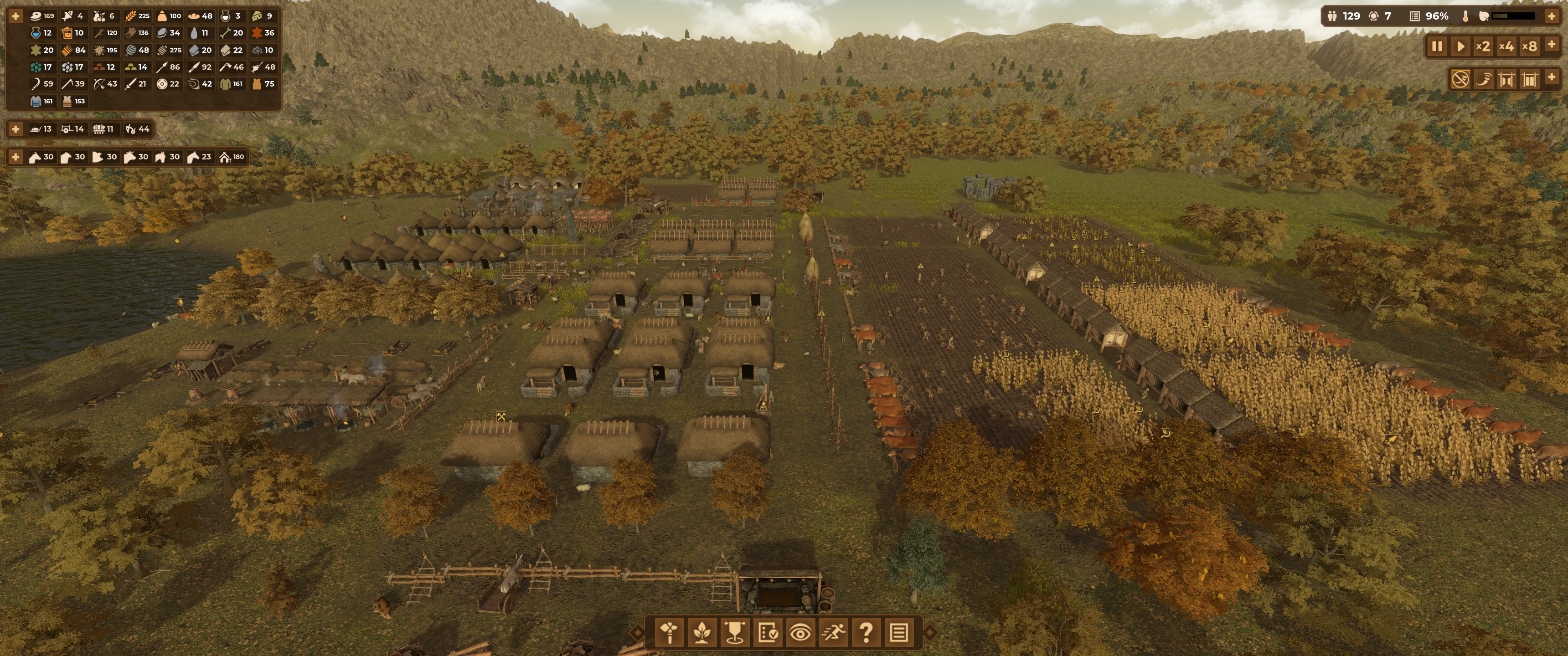Click the open gates button

[x=1506, y=79]
